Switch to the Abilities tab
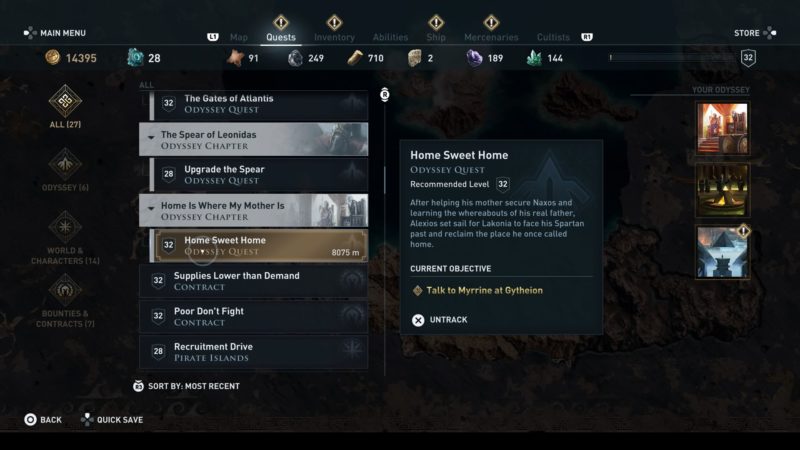800x450 pixels. click(x=390, y=38)
